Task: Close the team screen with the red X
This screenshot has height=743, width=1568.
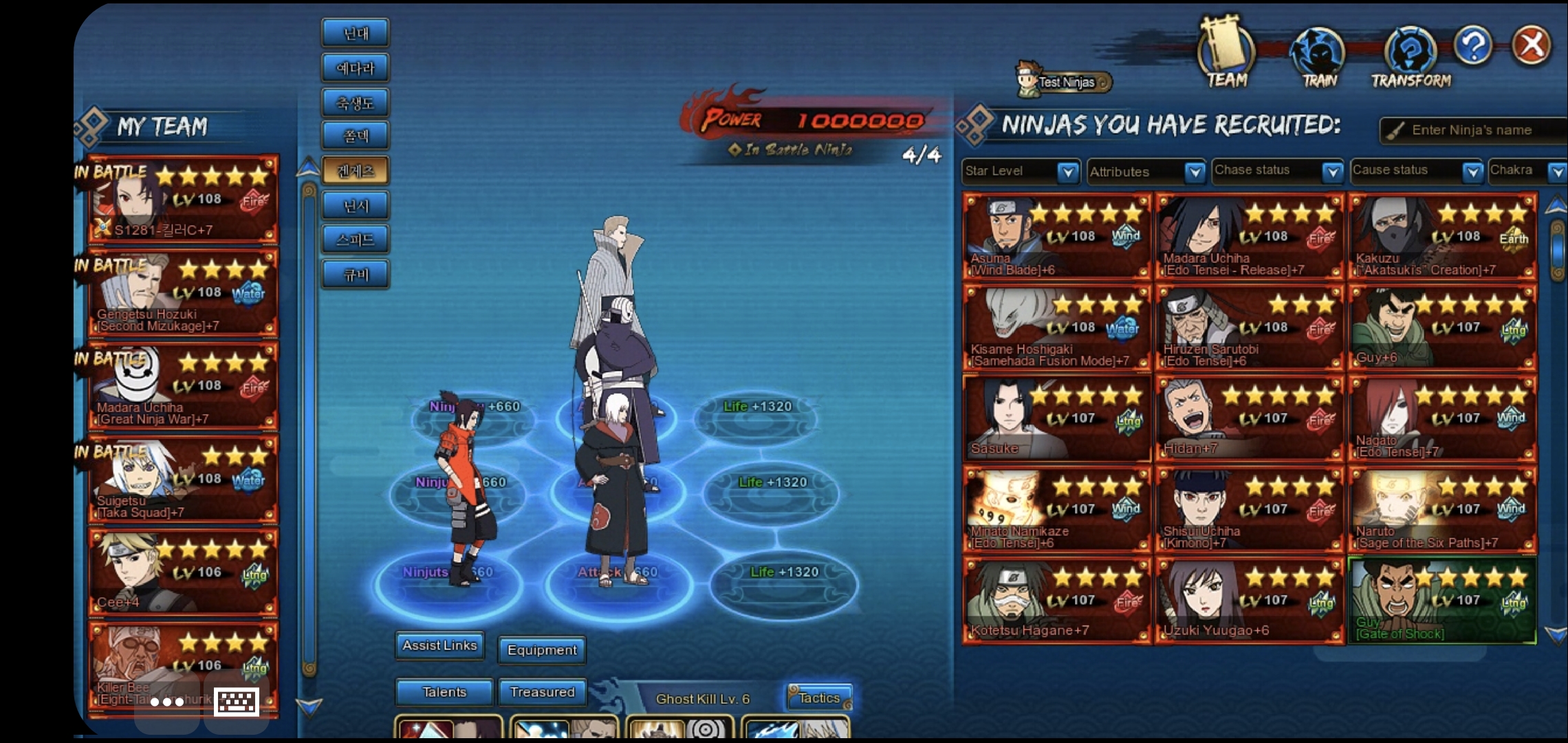Action: click(x=1532, y=46)
